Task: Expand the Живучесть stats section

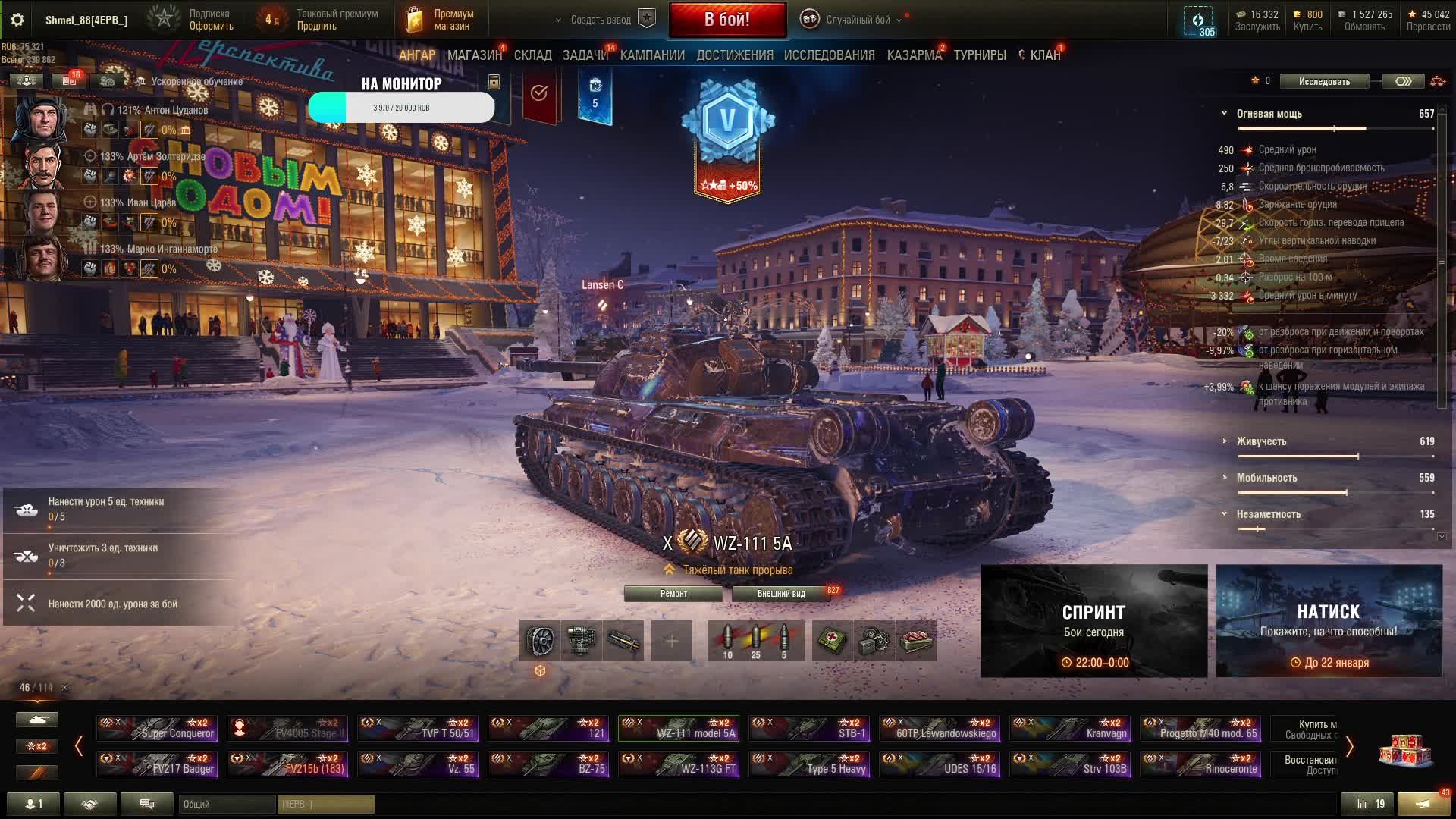Action: pyautogui.click(x=1262, y=441)
